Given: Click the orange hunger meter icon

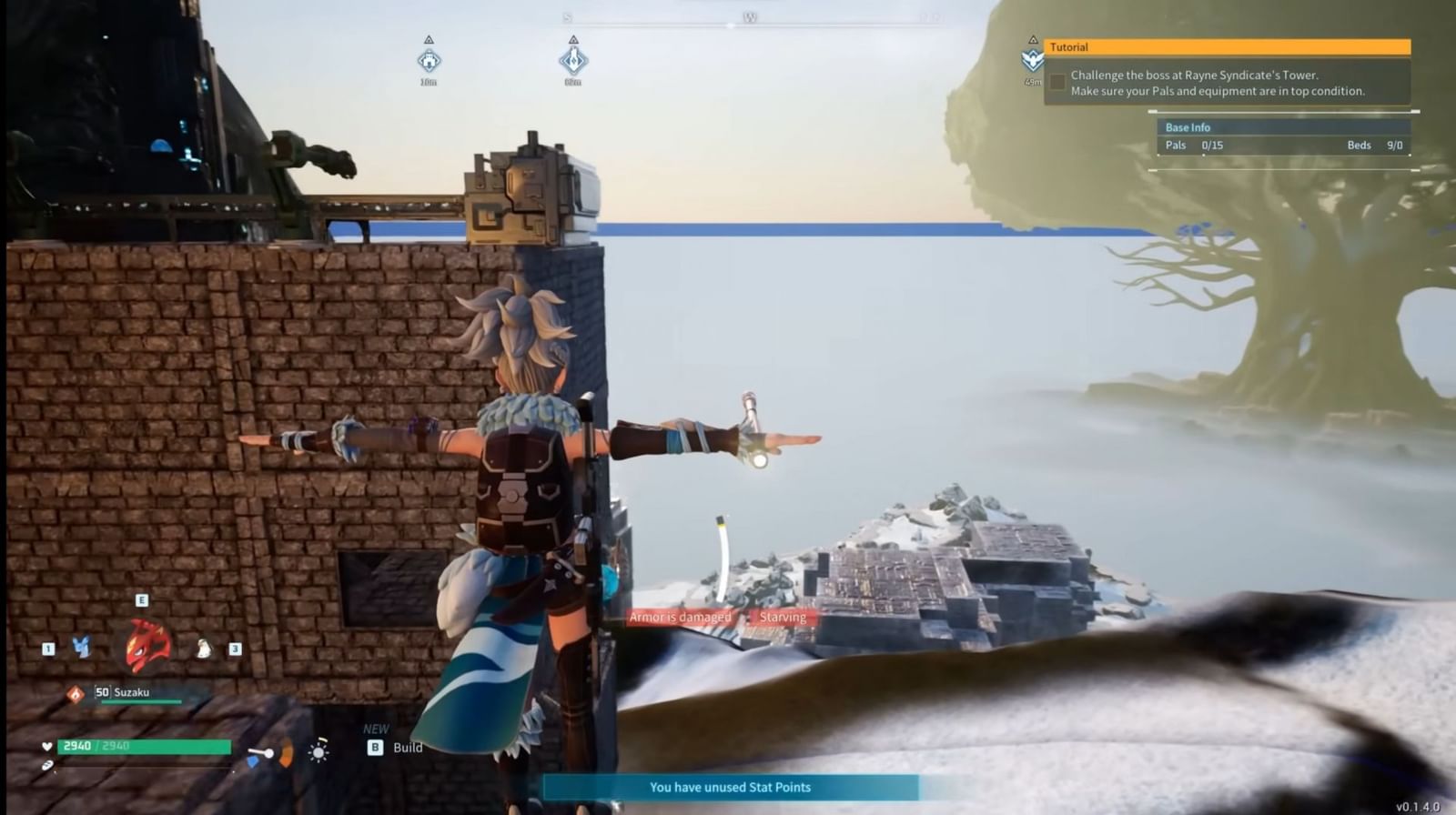Looking at the screenshot, I should 286,753.
